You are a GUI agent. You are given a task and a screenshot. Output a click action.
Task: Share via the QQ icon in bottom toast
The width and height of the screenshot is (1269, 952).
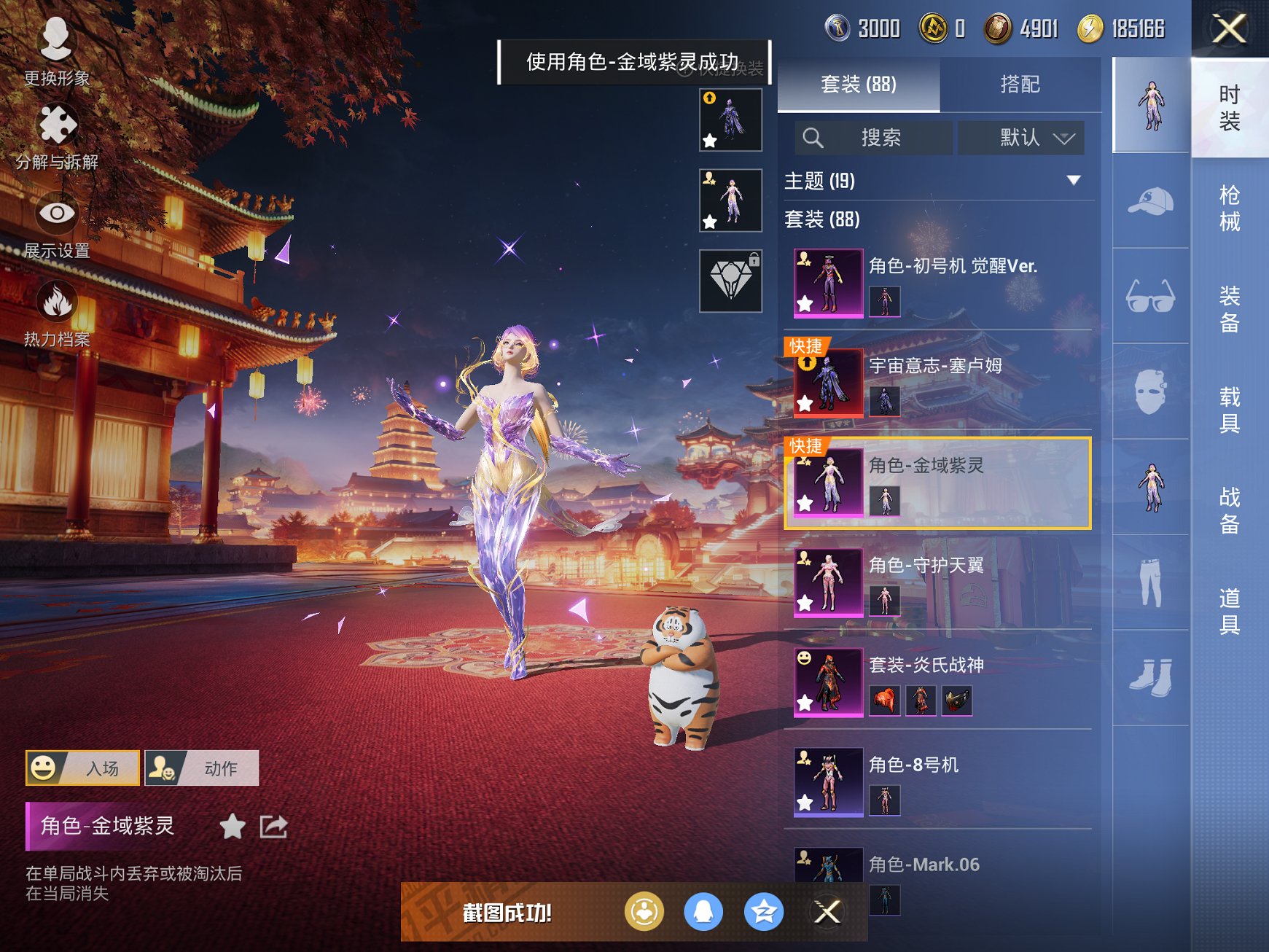(703, 912)
